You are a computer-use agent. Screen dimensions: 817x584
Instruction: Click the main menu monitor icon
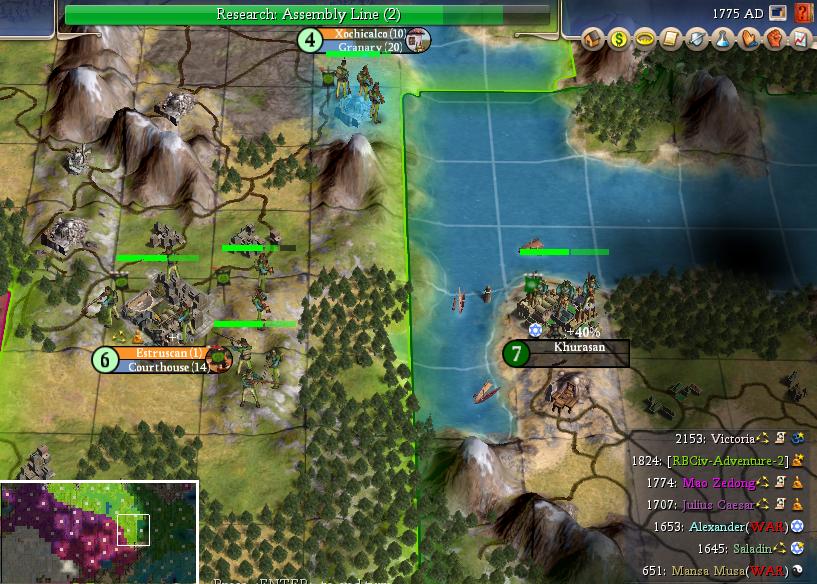(779, 14)
